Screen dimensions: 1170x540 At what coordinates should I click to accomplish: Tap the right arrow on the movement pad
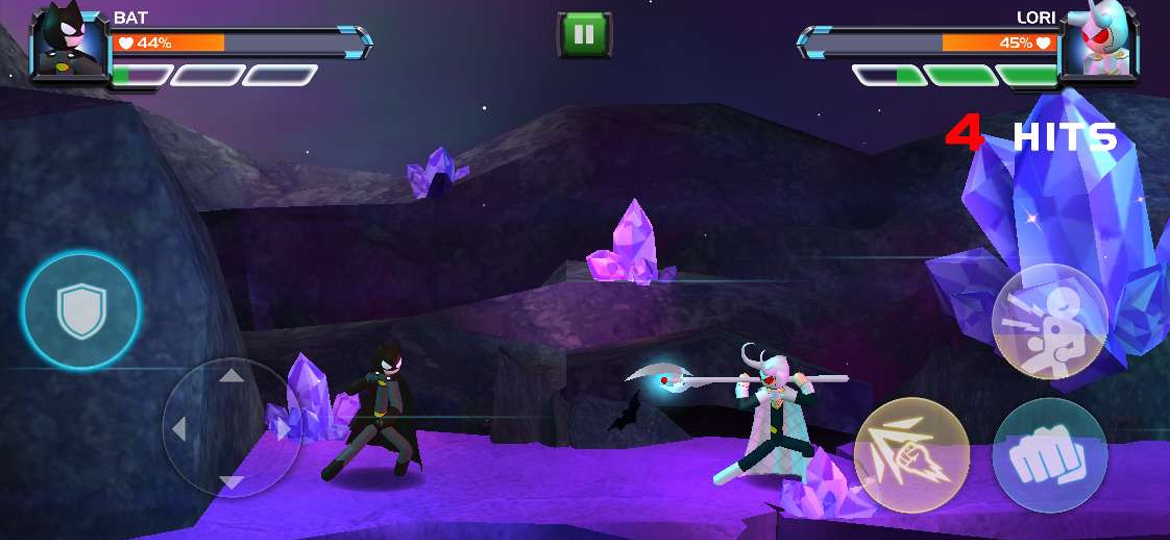(x=283, y=429)
